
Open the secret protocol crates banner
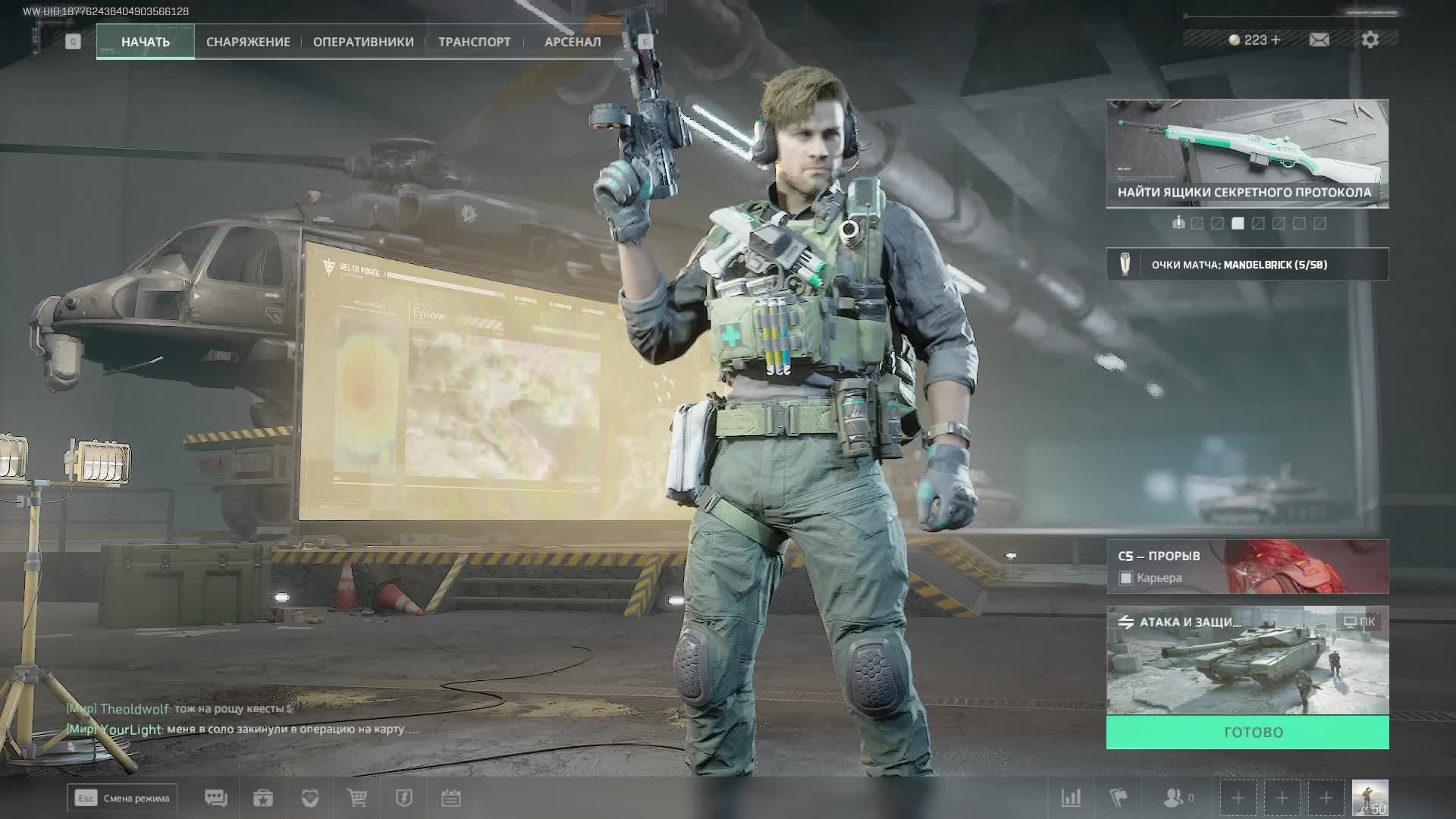click(1247, 154)
